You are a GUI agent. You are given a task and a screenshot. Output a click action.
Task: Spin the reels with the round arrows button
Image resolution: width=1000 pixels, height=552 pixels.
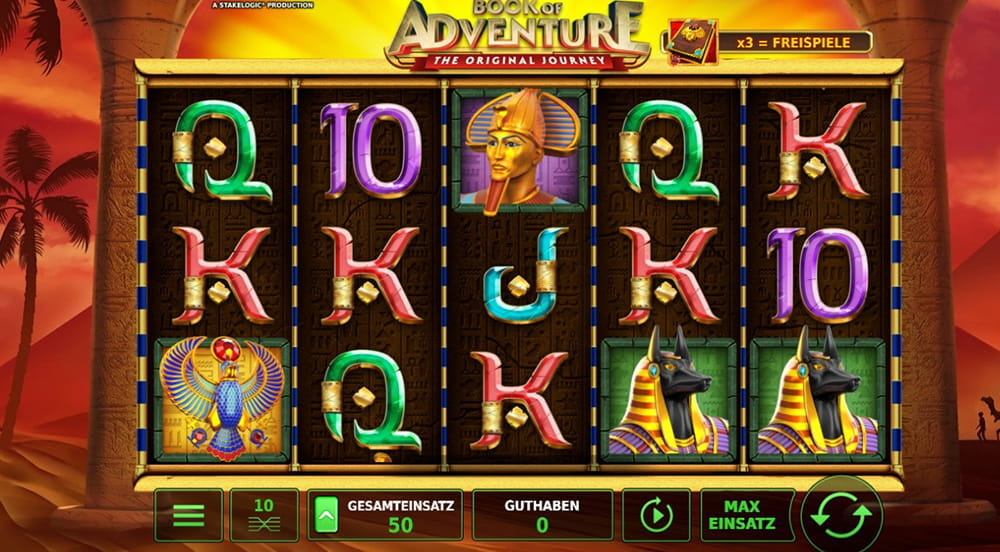tap(841, 515)
